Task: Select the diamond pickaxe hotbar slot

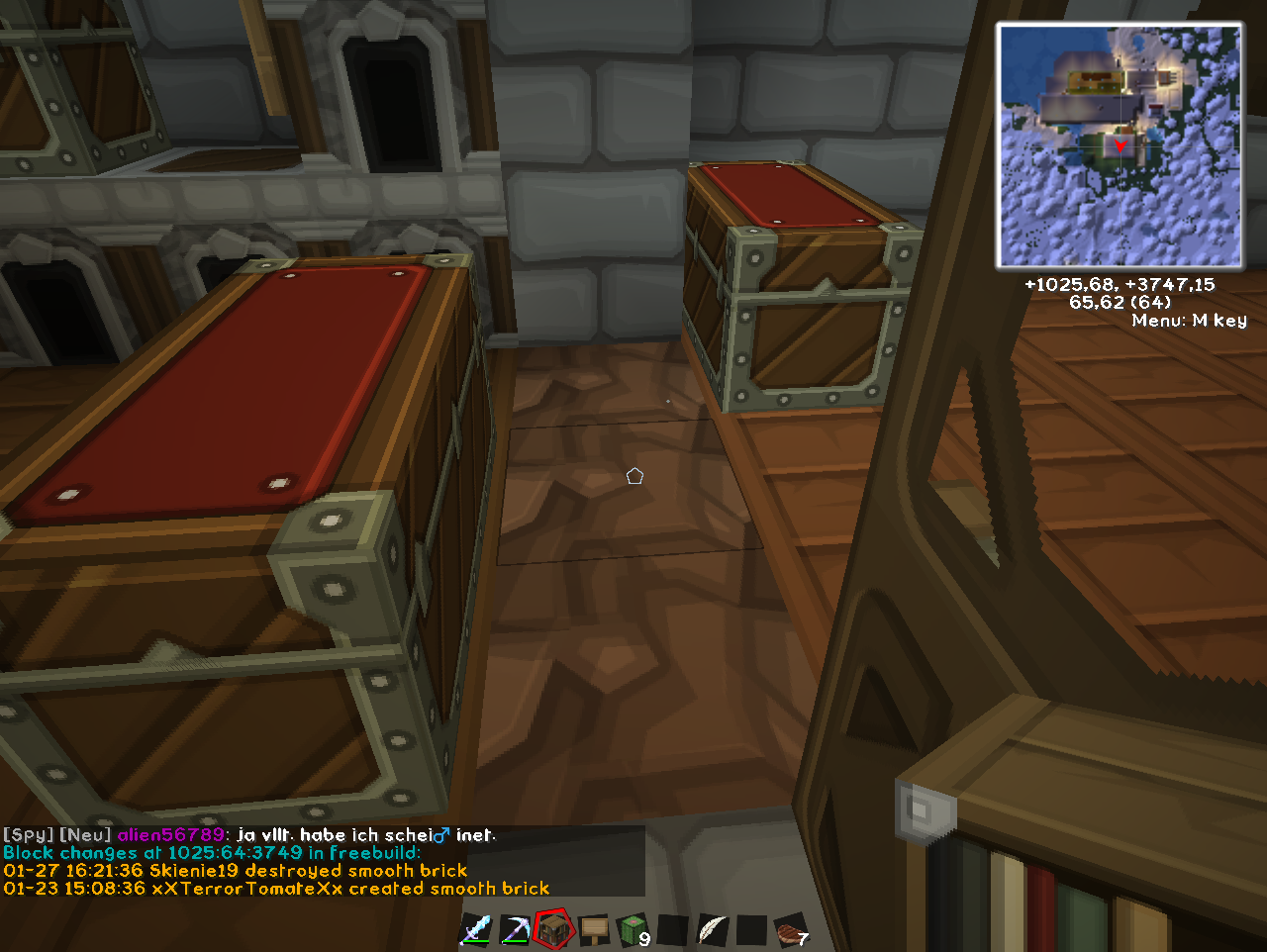Action: coord(515,931)
